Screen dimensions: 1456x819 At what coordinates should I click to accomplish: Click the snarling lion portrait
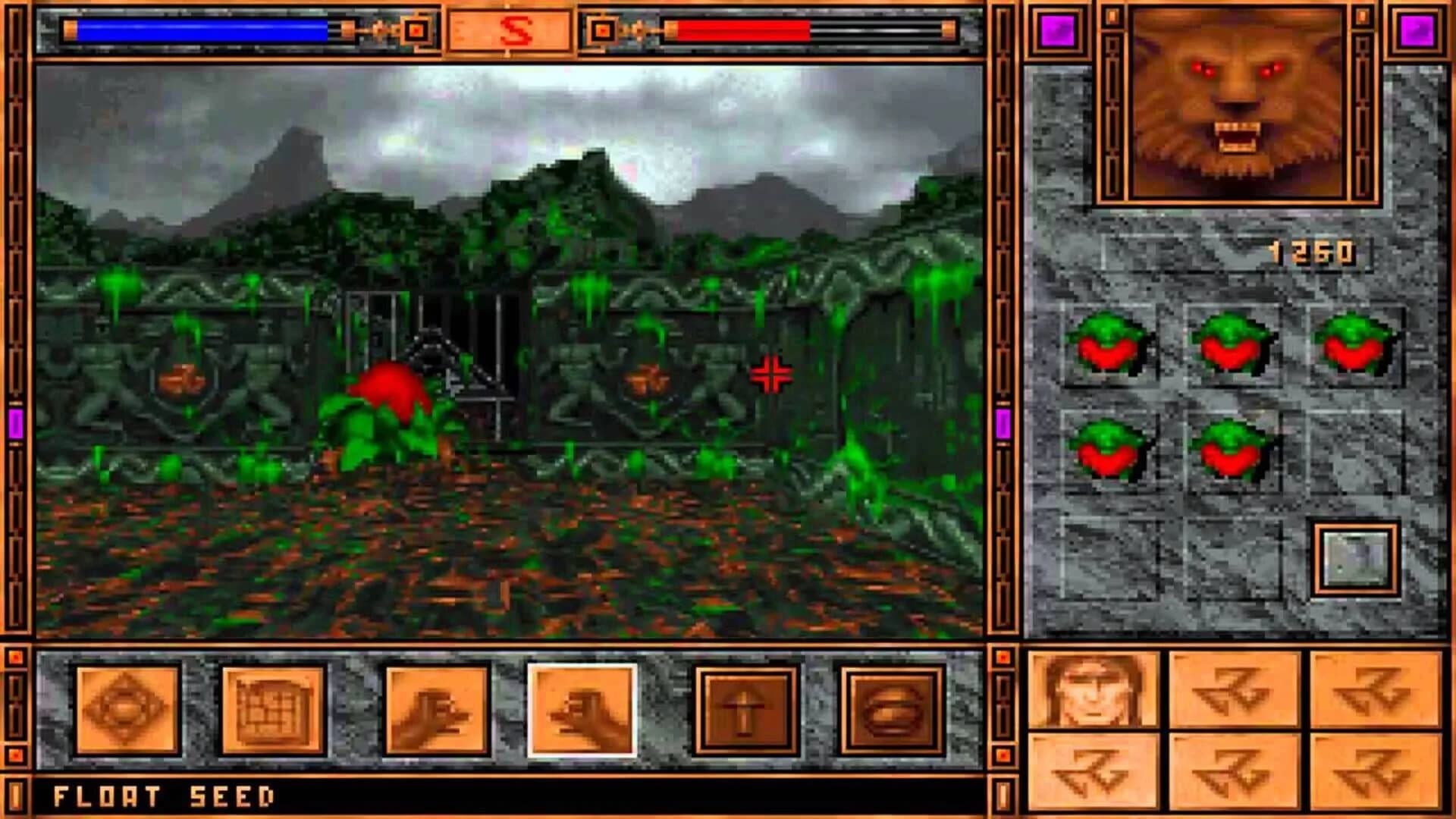[1236, 106]
